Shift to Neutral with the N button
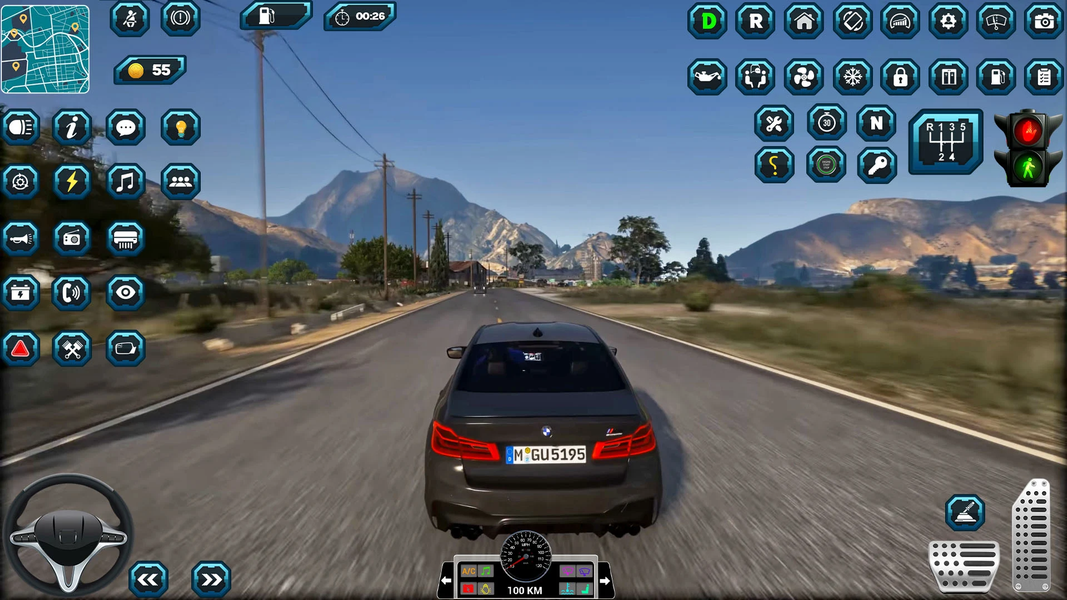This screenshot has height=600, width=1067. point(876,123)
